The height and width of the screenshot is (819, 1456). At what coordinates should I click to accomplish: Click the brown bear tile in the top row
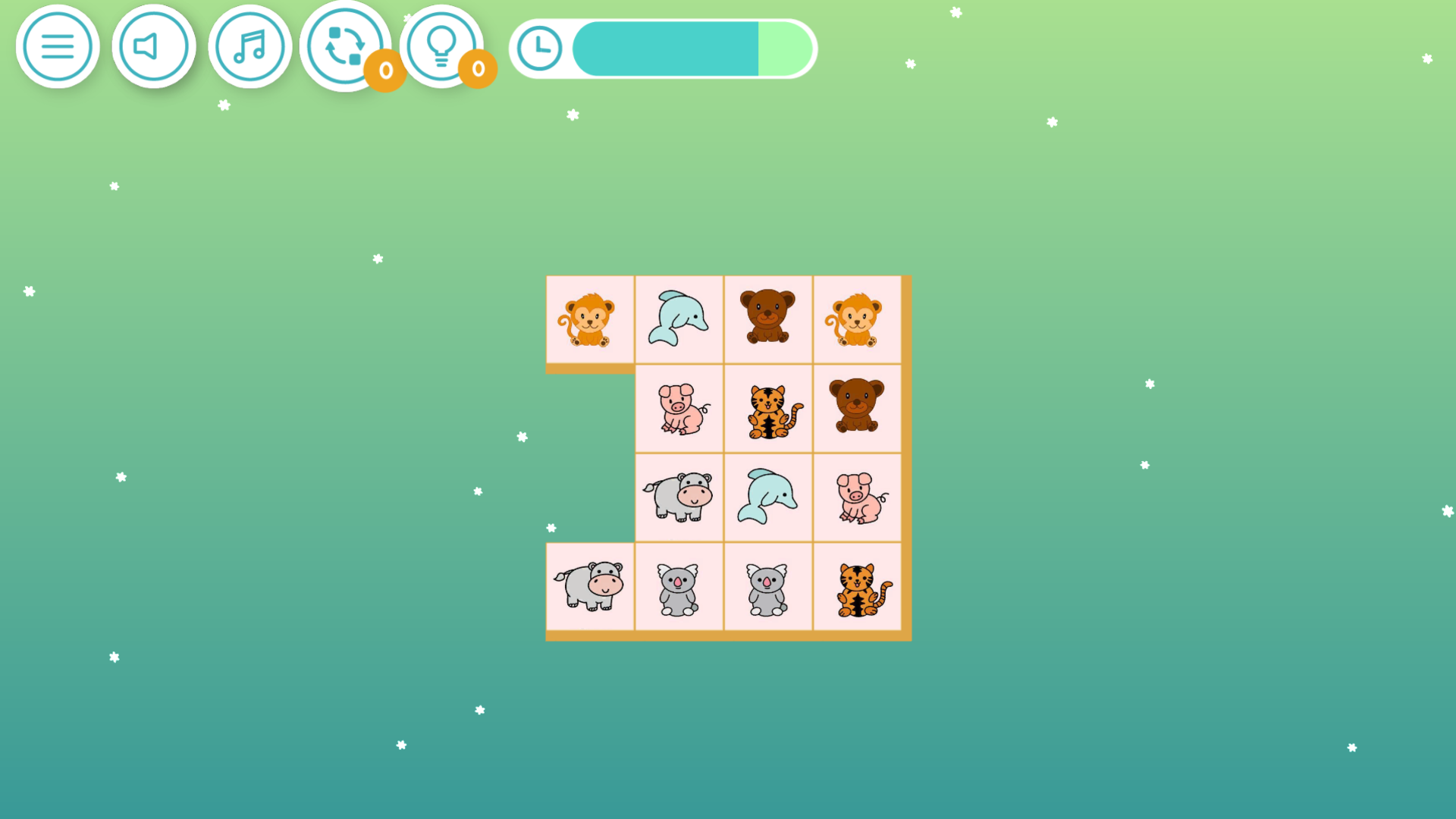pos(767,318)
